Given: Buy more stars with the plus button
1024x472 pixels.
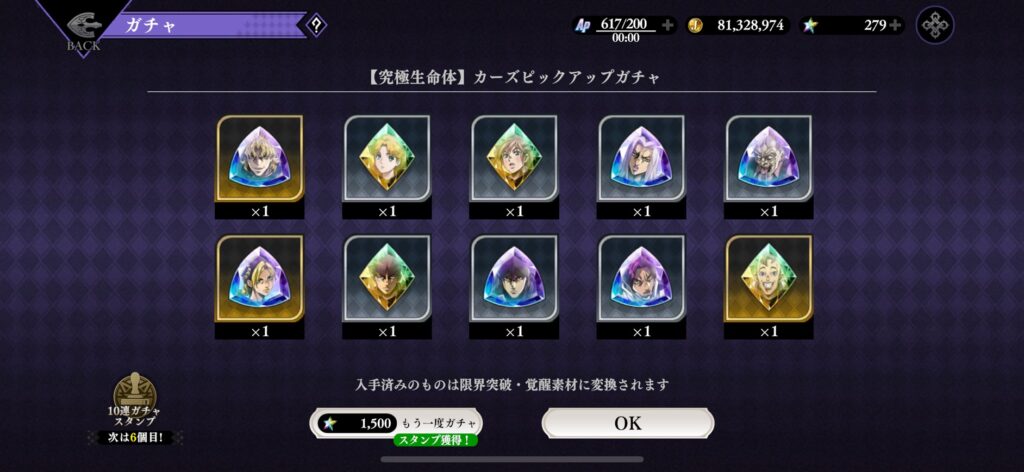Looking at the screenshot, I should (894, 25).
